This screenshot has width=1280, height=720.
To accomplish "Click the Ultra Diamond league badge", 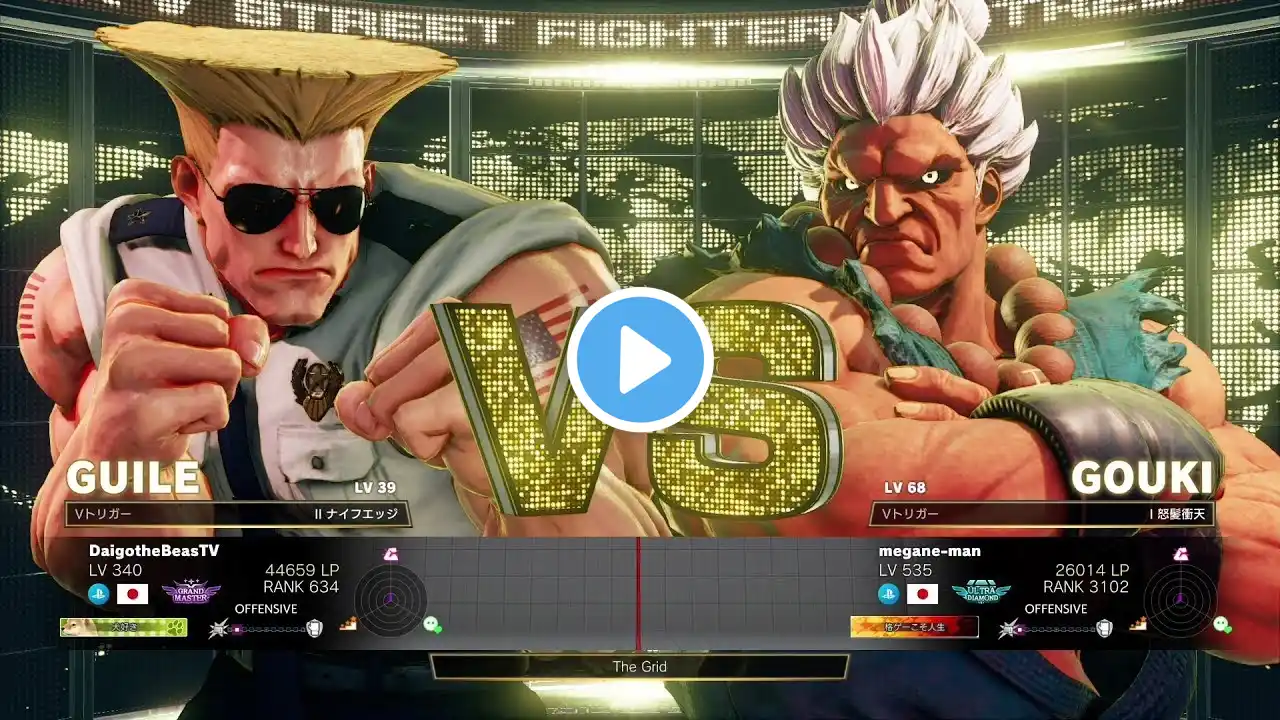I will (980, 593).
